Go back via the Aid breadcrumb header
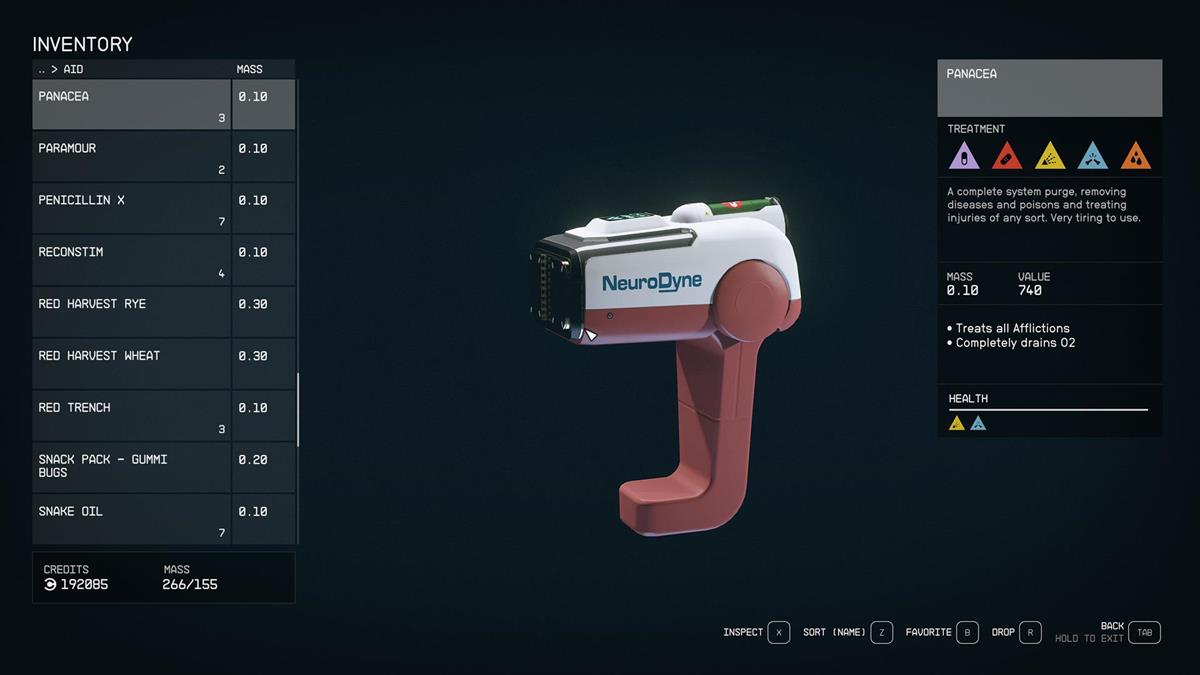The width and height of the screenshot is (1200, 675). 60,69
